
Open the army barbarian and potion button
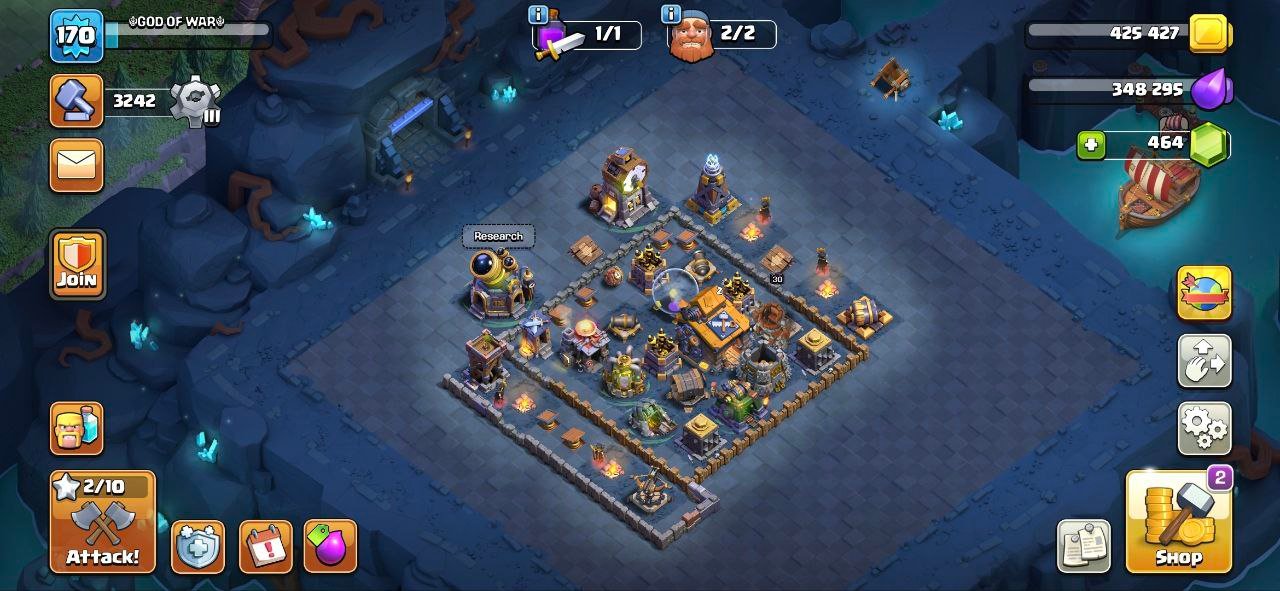click(x=77, y=429)
